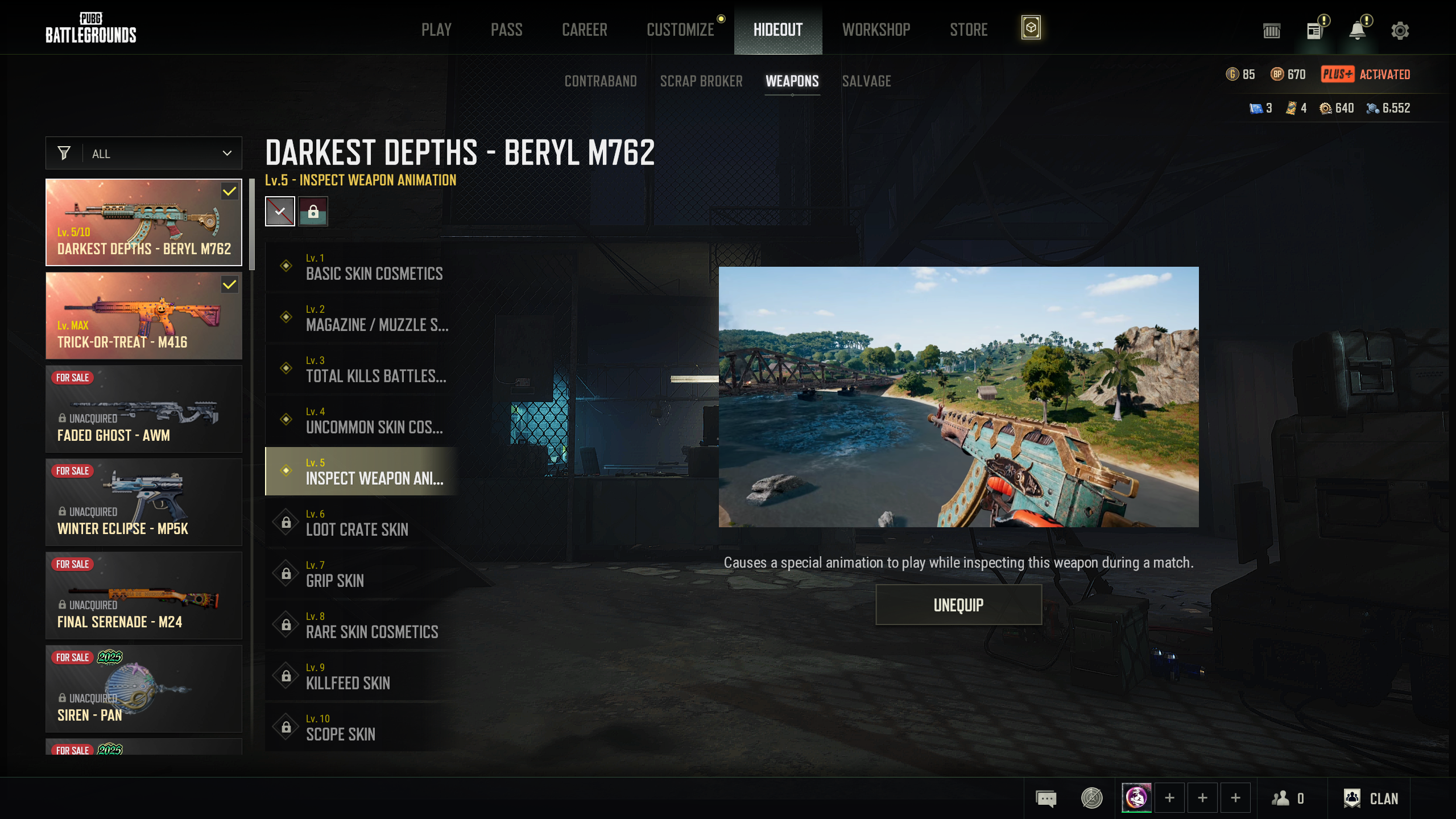Open the Store menu

968,30
